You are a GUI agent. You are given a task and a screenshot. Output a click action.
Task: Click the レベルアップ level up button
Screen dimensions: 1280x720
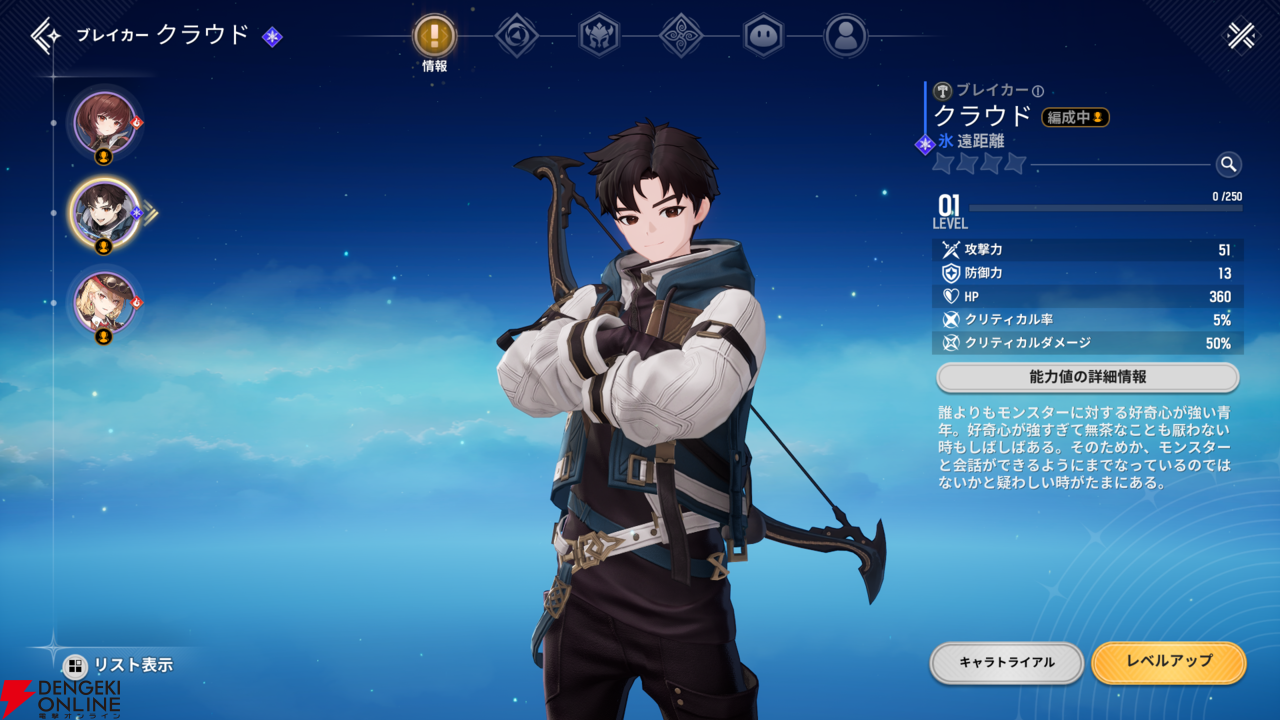(x=1168, y=662)
